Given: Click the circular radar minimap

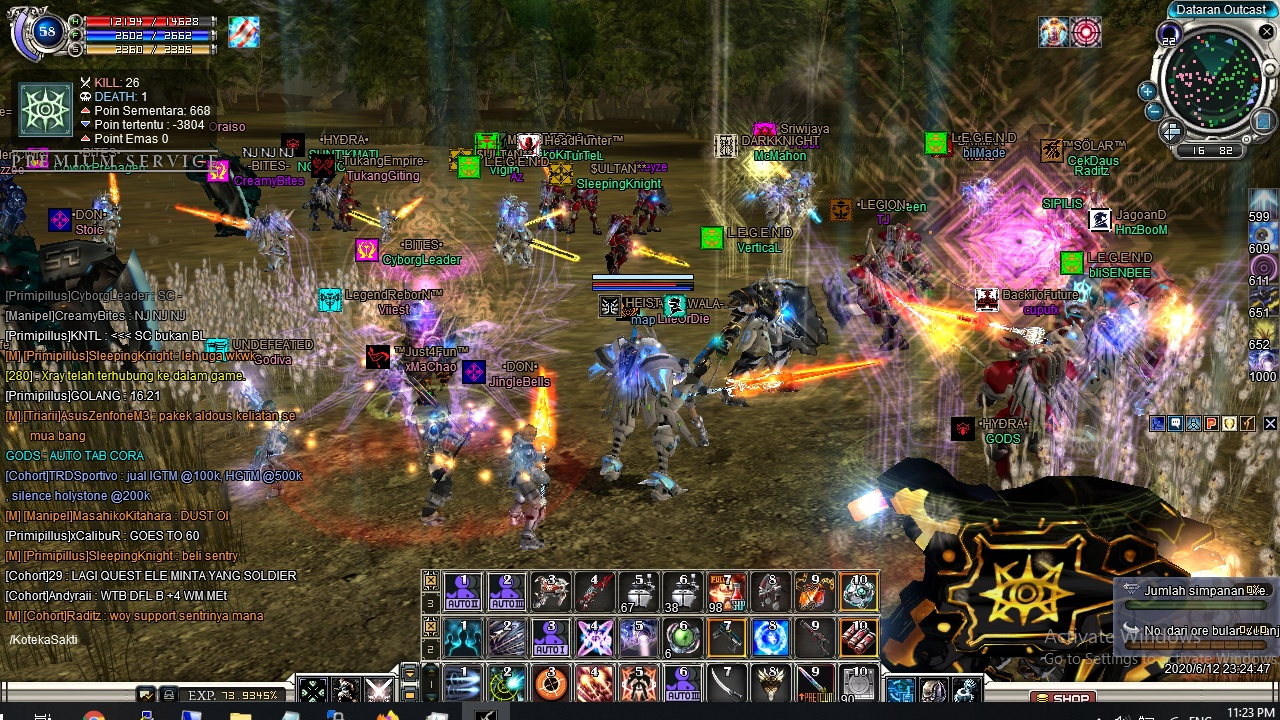Looking at the screenshot, I should tap(1213, 83).
